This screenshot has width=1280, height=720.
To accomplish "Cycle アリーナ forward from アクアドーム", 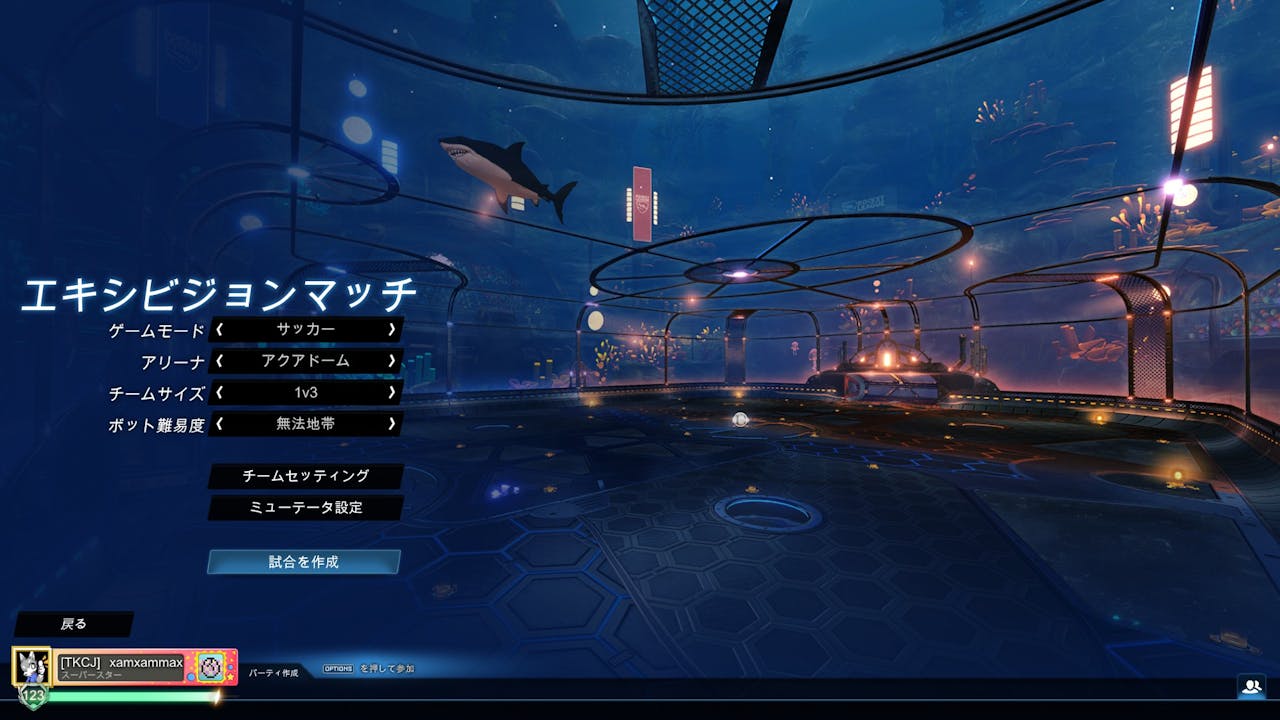I will (x=393, y=362).
